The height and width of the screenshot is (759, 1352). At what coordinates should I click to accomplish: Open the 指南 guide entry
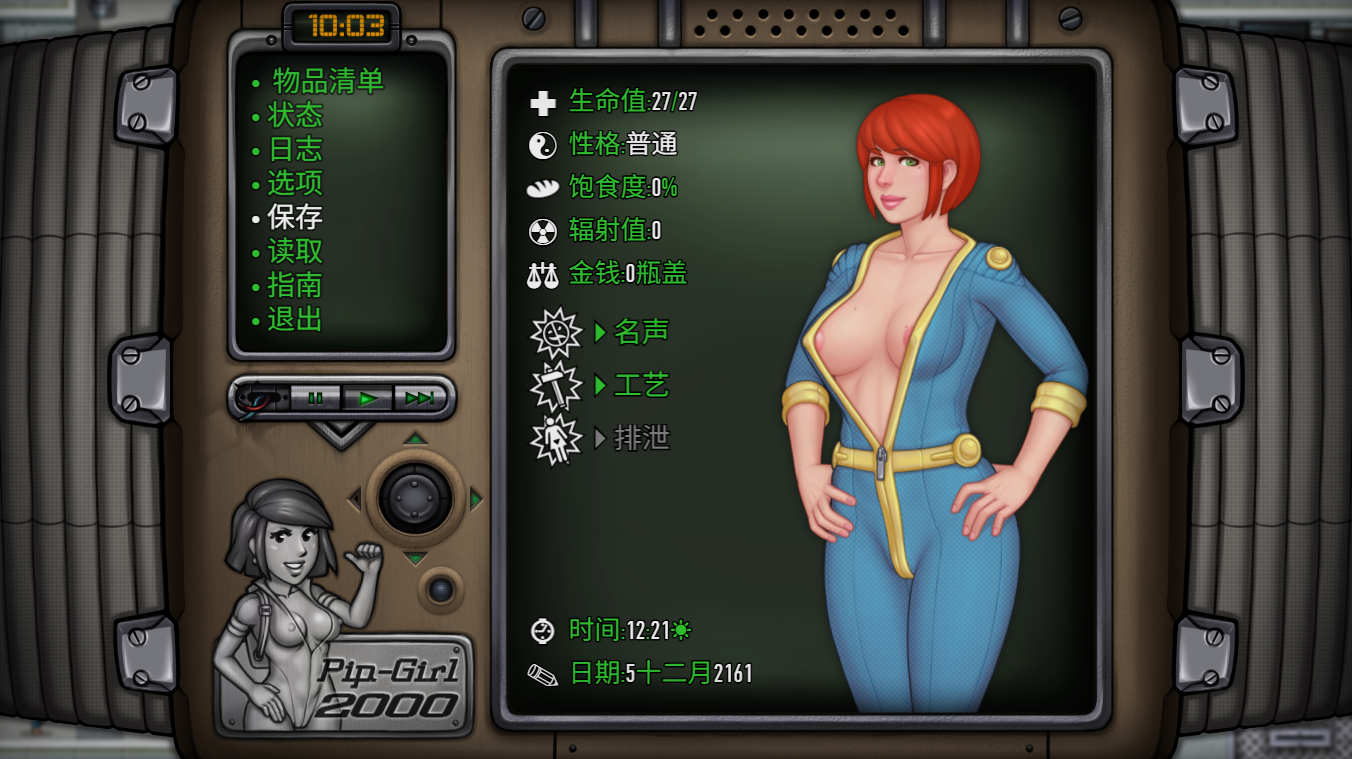coord(295,285)
